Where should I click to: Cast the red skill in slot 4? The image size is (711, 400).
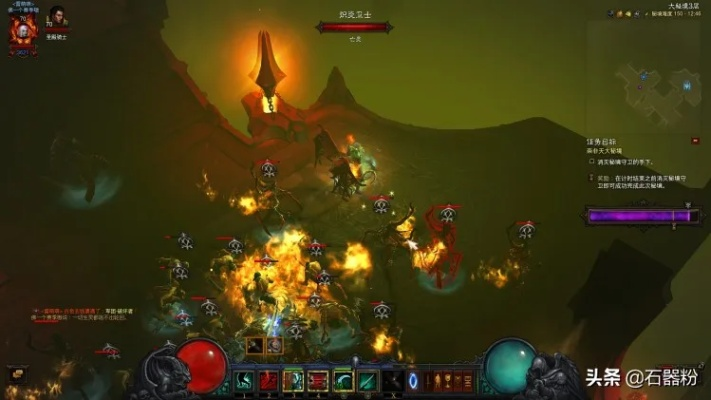[319, 380]
